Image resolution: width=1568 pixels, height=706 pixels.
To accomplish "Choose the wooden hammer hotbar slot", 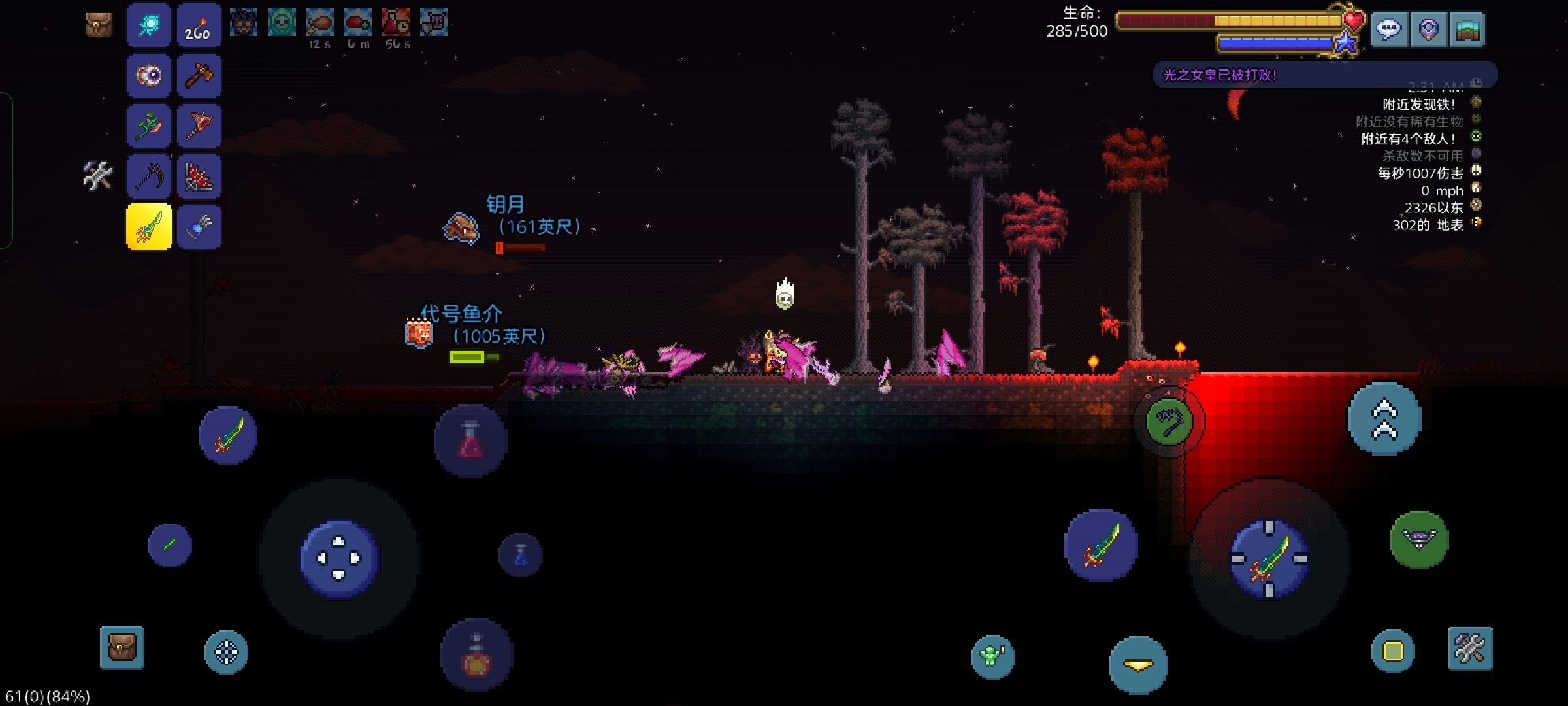I will [199, 76].
